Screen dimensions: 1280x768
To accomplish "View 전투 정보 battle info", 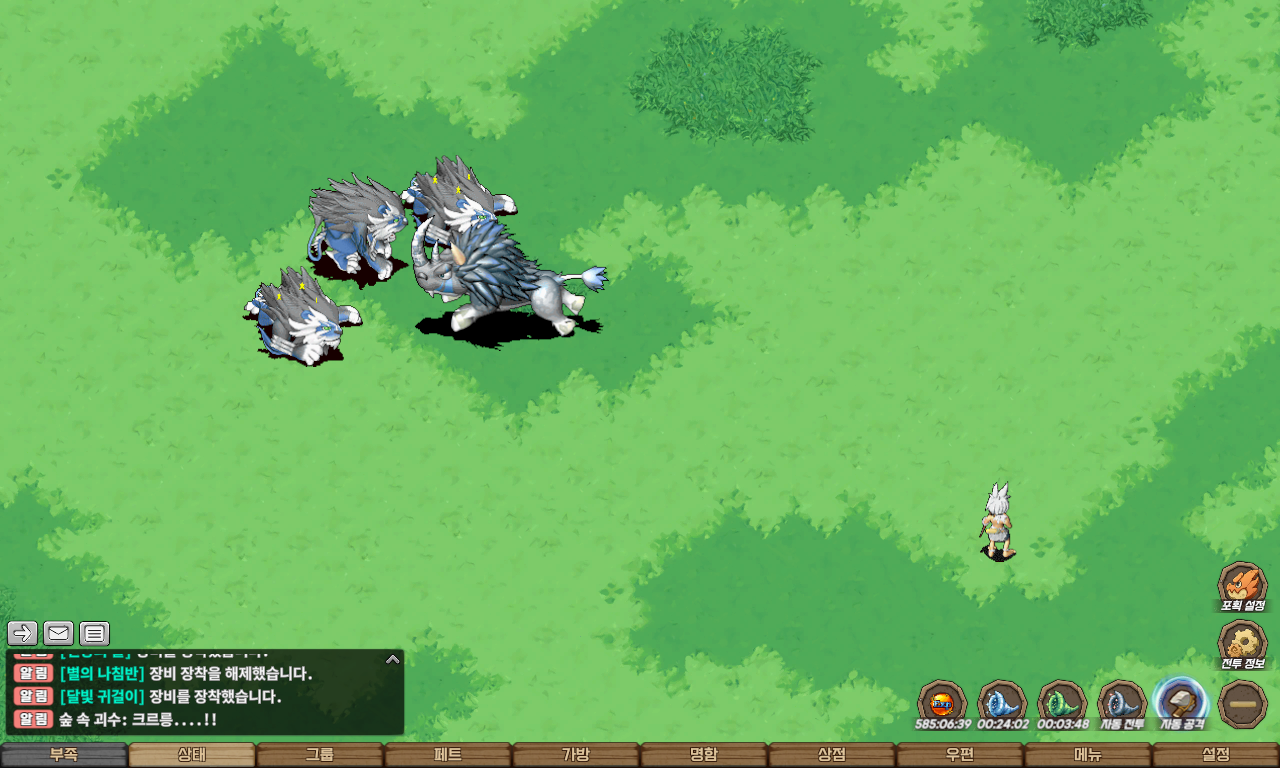I will [1242, 643].
